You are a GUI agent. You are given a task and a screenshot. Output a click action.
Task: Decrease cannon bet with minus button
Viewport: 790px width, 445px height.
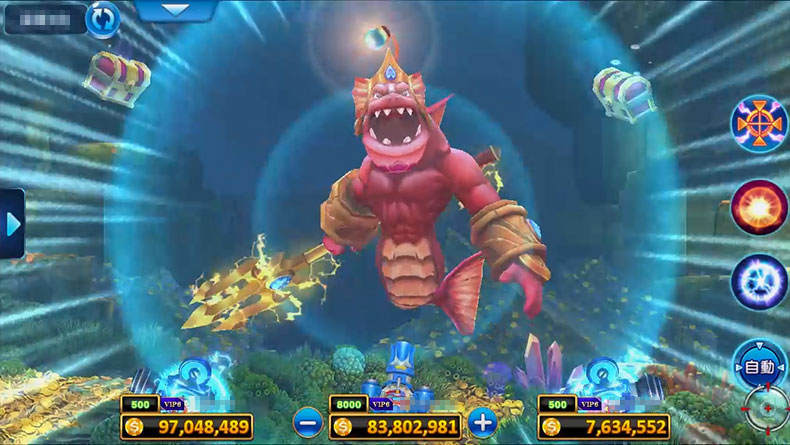click(x=307, y=423)
